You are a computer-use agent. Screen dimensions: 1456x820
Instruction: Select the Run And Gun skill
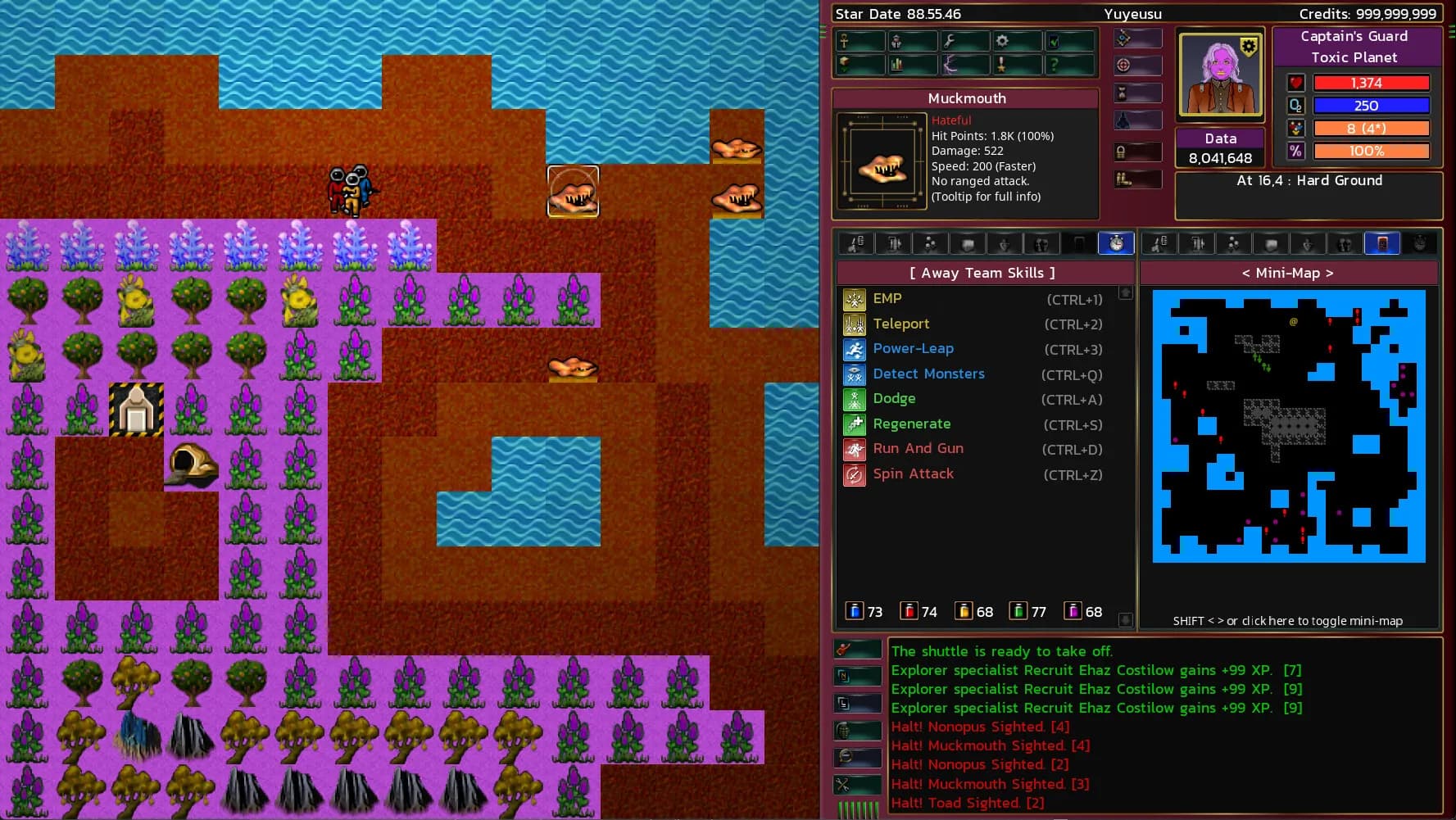pos(918,449)
